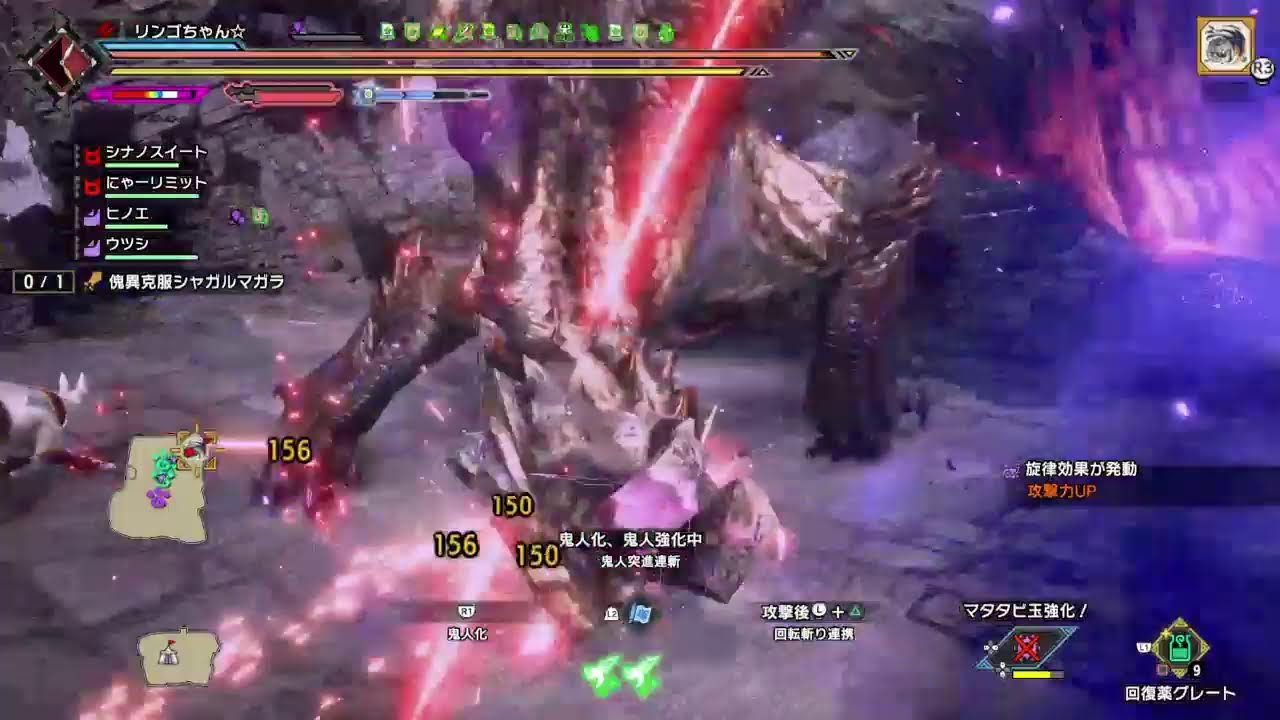Click the dual blades weapon emblem
The image size is (1280, 720).
pos(62,60)
